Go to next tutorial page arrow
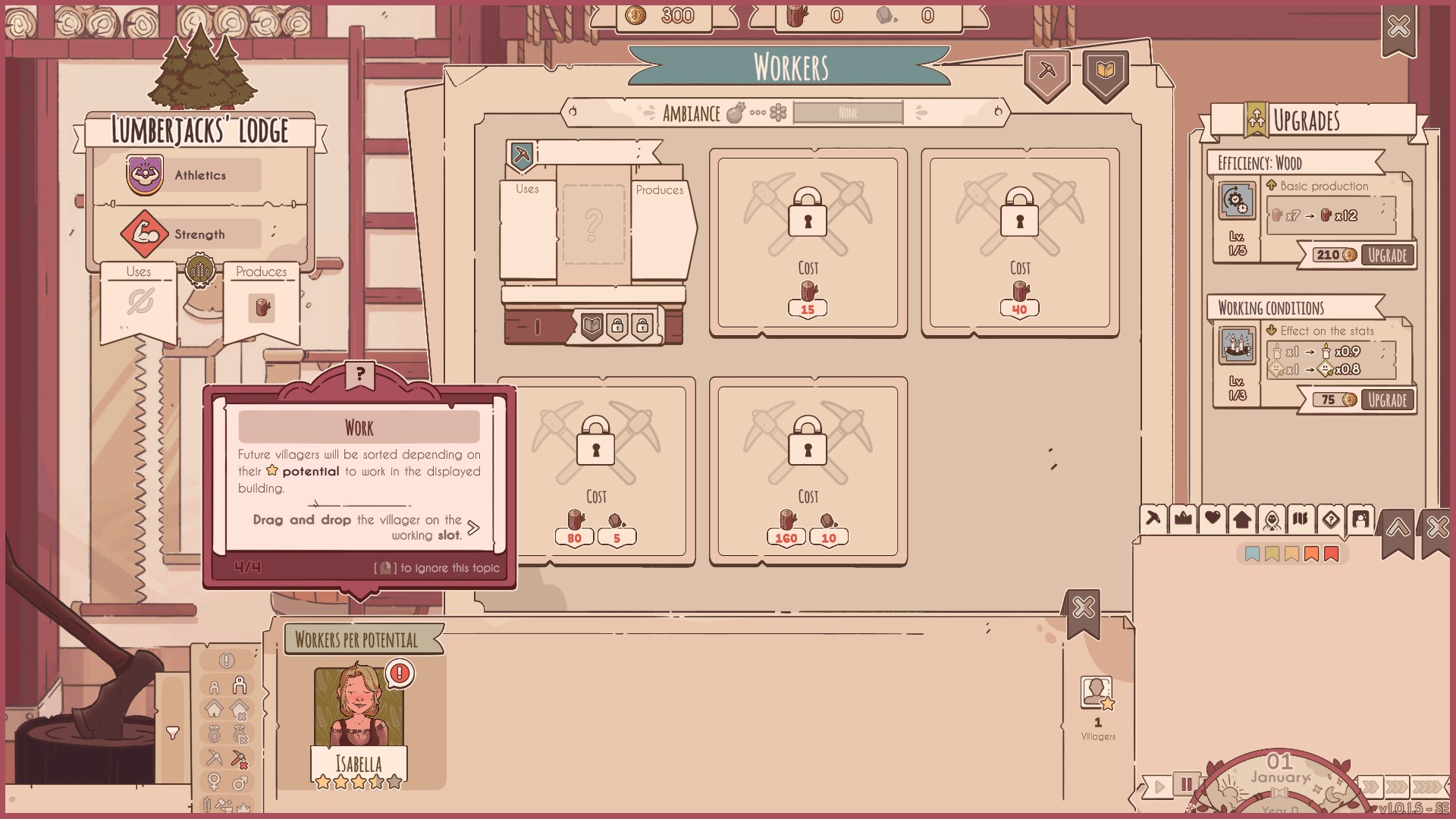Image resolution: width=1456 pixels, height=819 pixels. (474, 528)
